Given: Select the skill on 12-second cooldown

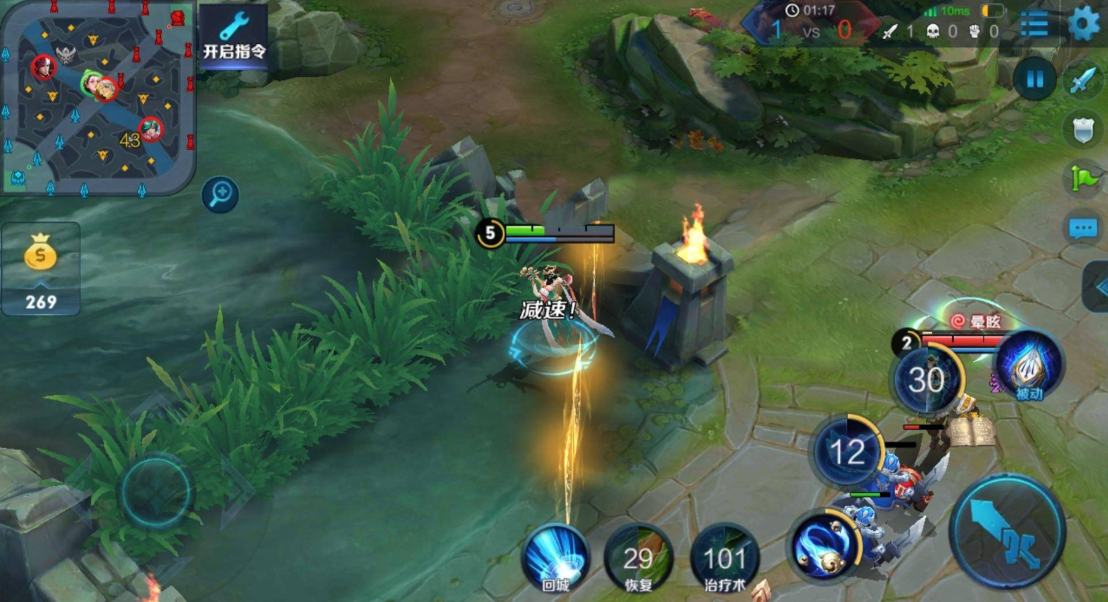Looking at the screenshot, I should coord(847,453).
